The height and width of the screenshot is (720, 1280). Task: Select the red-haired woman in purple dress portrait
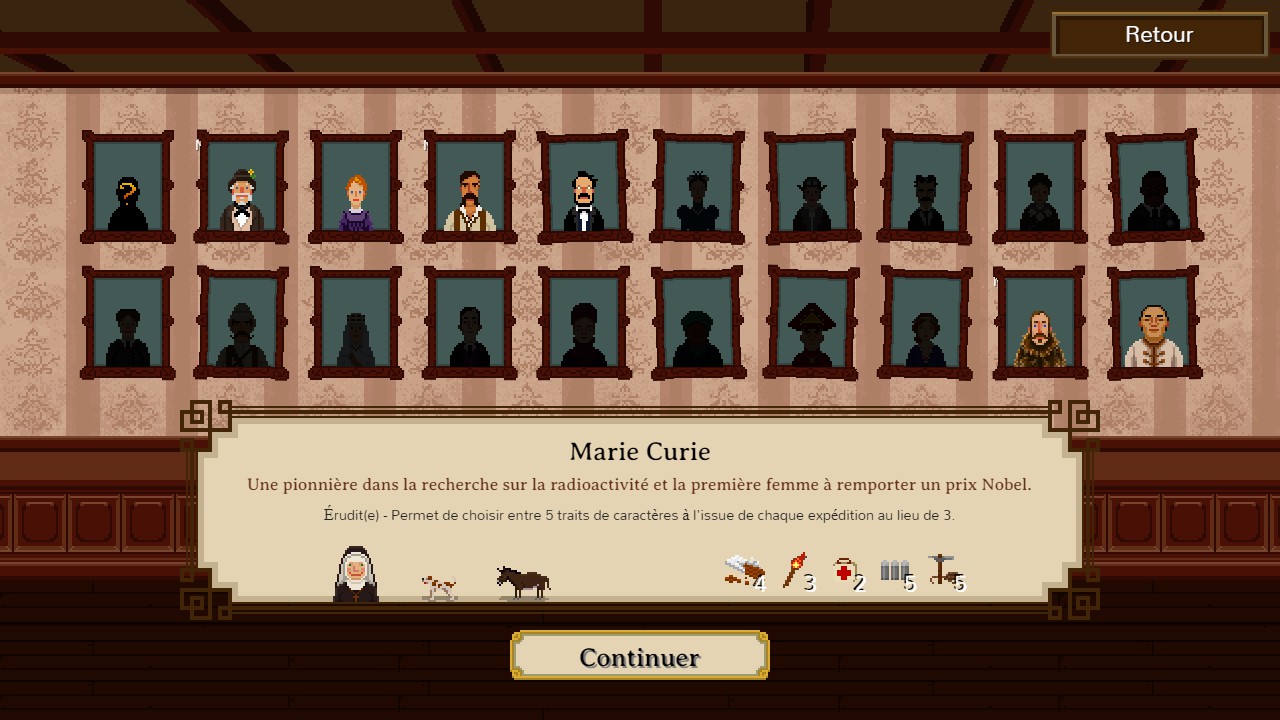point(356,188)
